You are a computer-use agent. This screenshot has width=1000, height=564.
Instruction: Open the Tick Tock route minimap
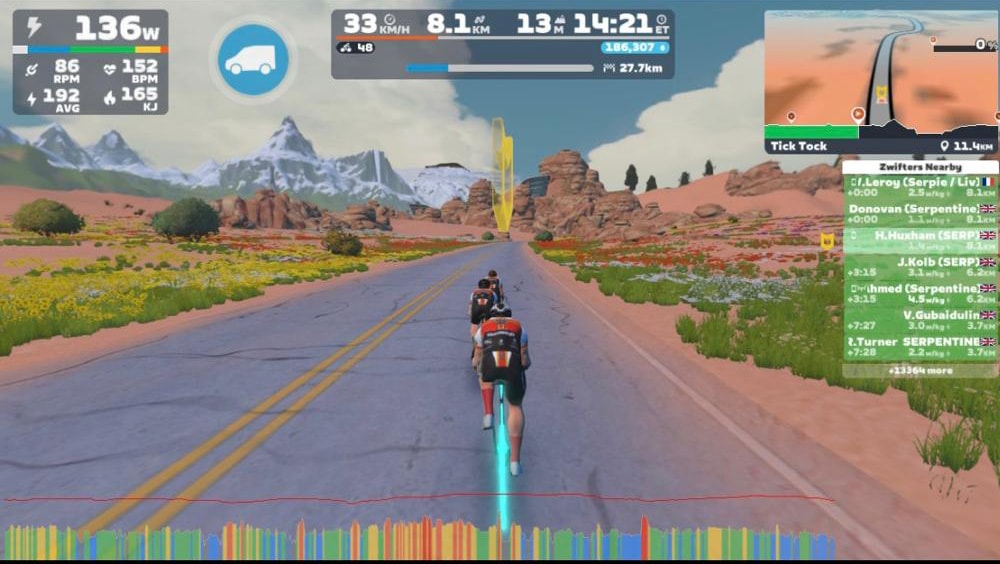pyautogui.click(x=880, y=82)
